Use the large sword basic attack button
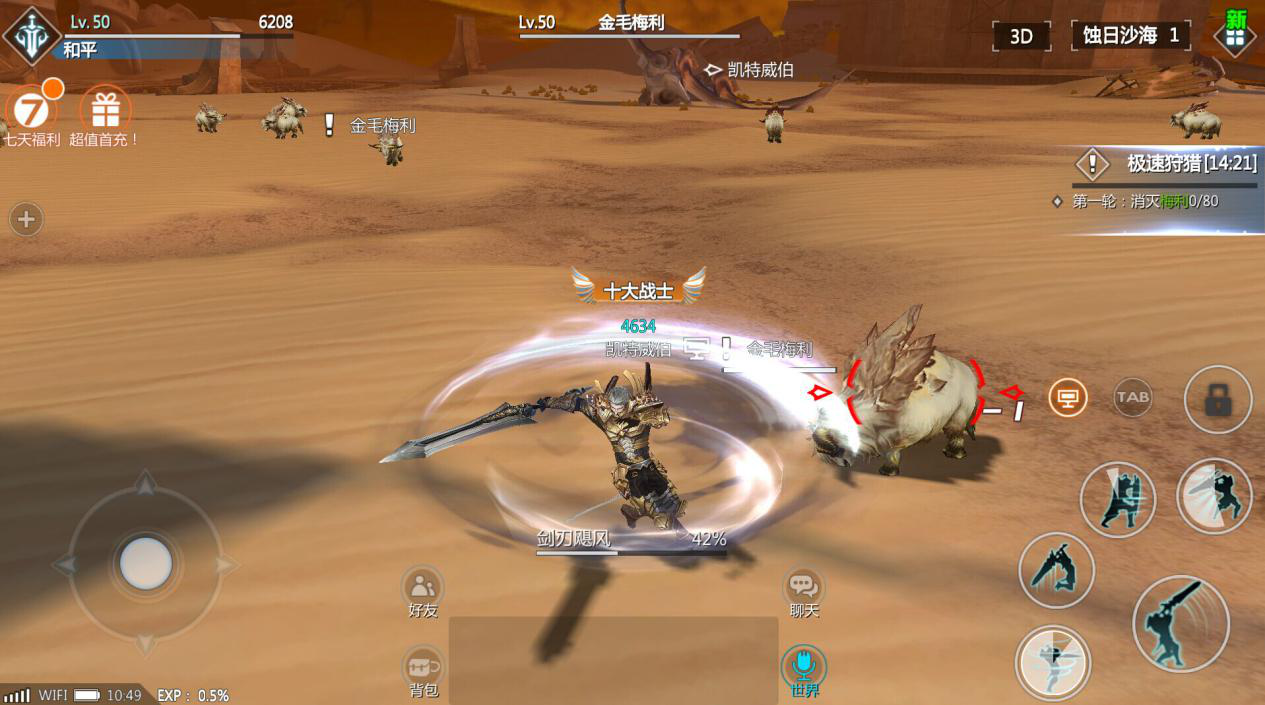The image size is (1265, 705). pyautogui.click(x=1180, y=624)
